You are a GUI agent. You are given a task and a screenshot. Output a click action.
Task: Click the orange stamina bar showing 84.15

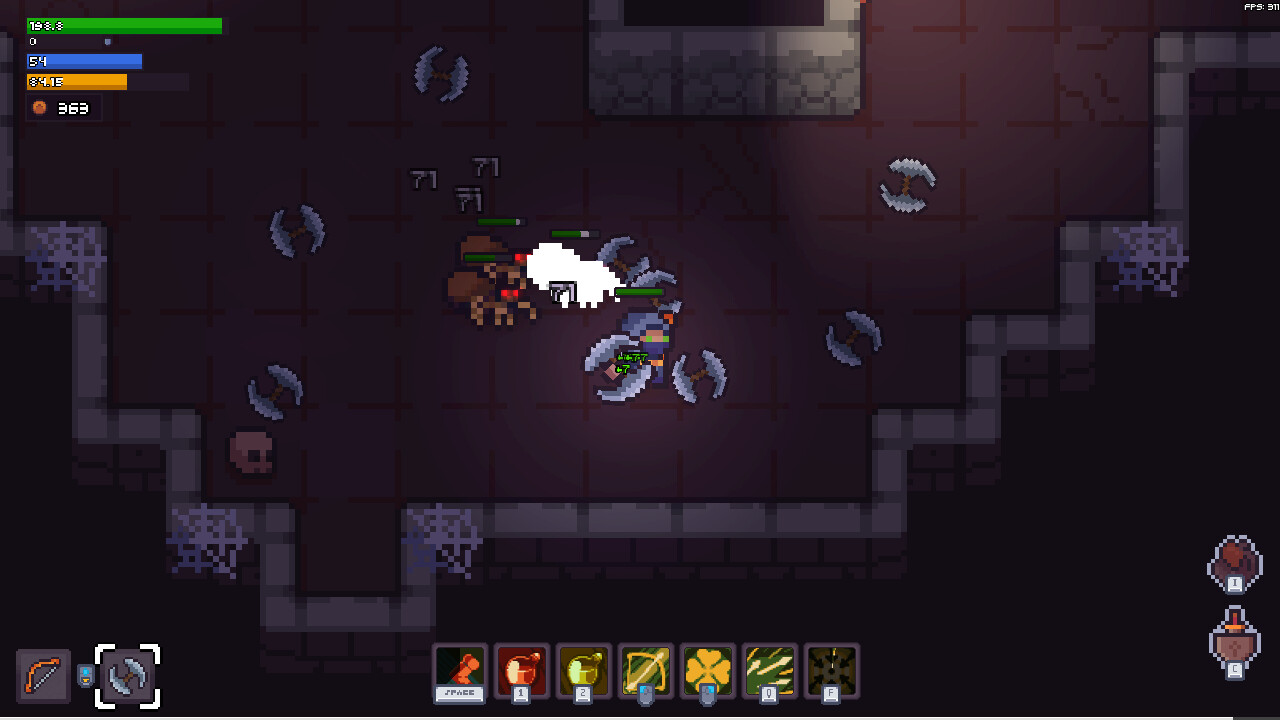pyautogui.click(x=77, y=82)
